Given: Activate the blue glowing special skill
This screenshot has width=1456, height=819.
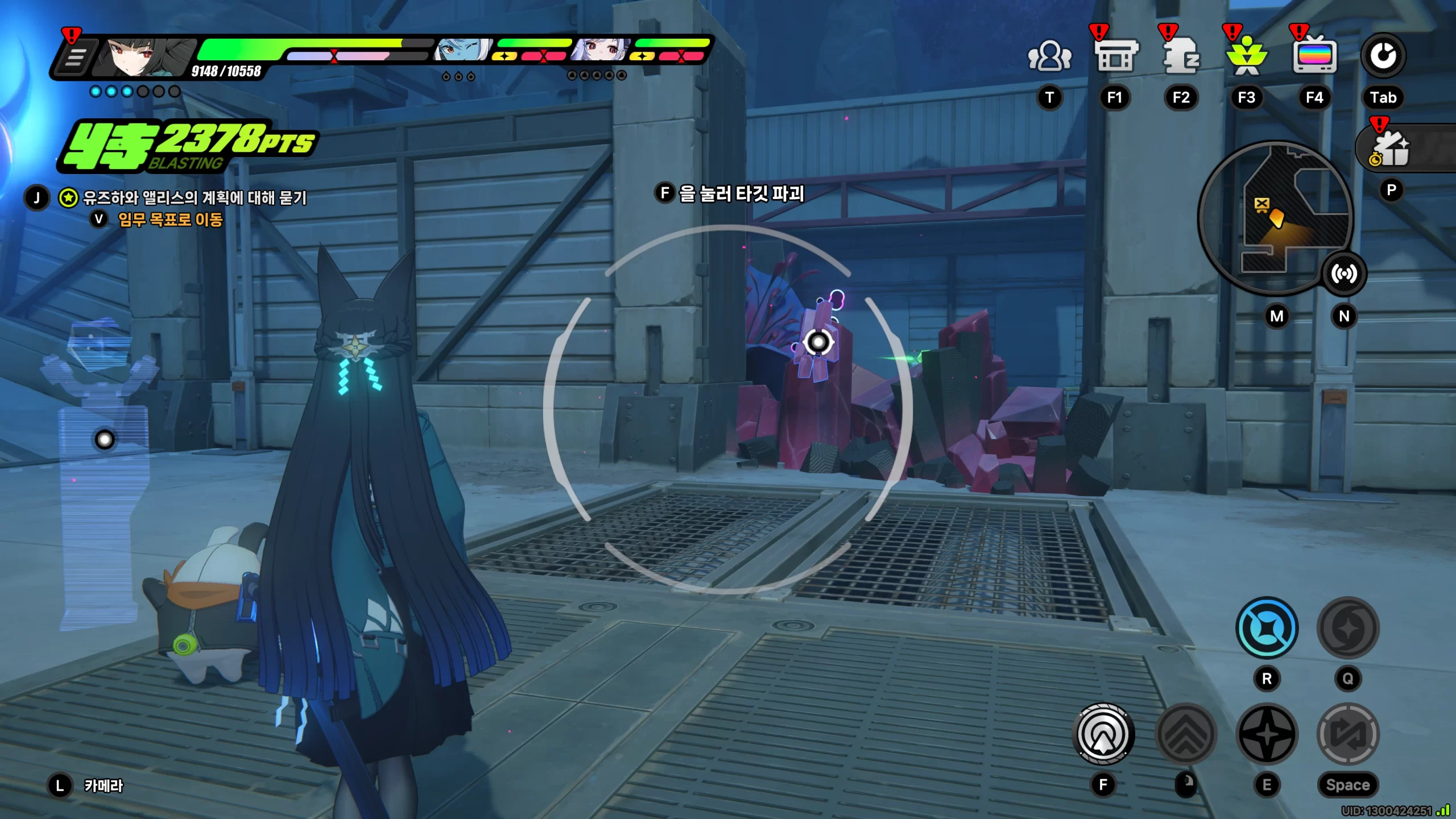Looking at the screenshot, I should click(1267, 628).
